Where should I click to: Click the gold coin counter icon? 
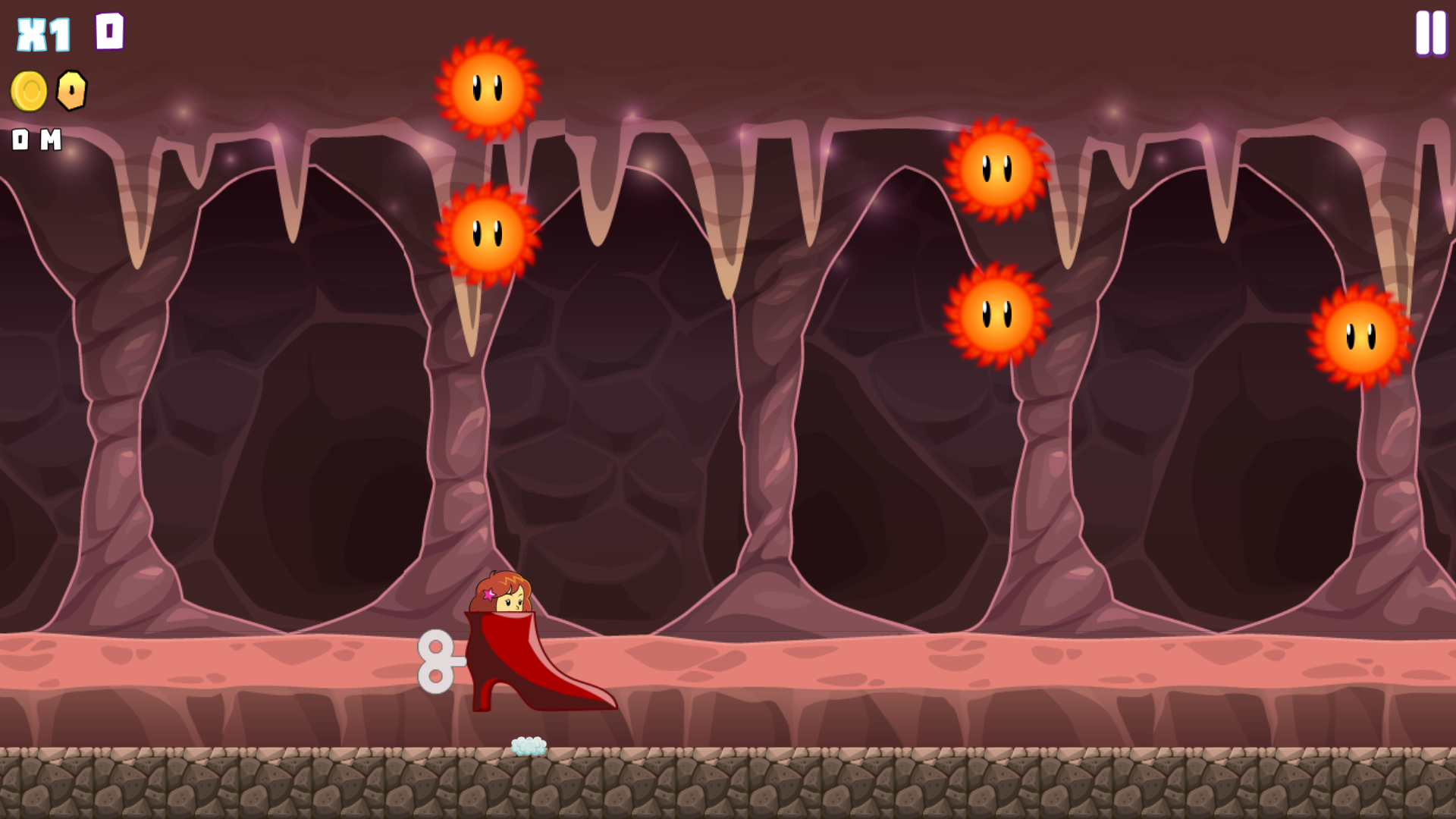(30, 89)
